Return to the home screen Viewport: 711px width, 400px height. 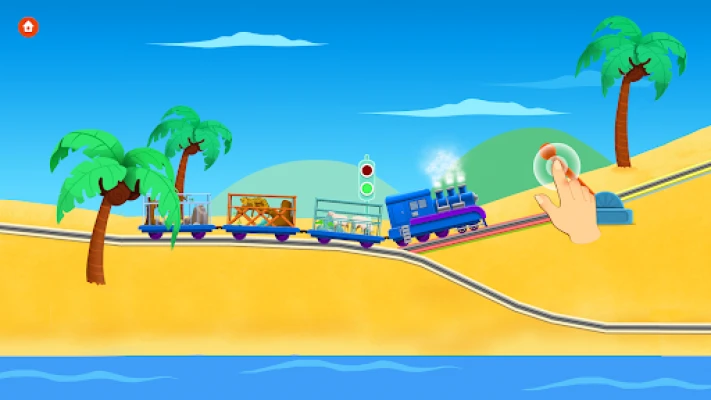click(29, 26)
